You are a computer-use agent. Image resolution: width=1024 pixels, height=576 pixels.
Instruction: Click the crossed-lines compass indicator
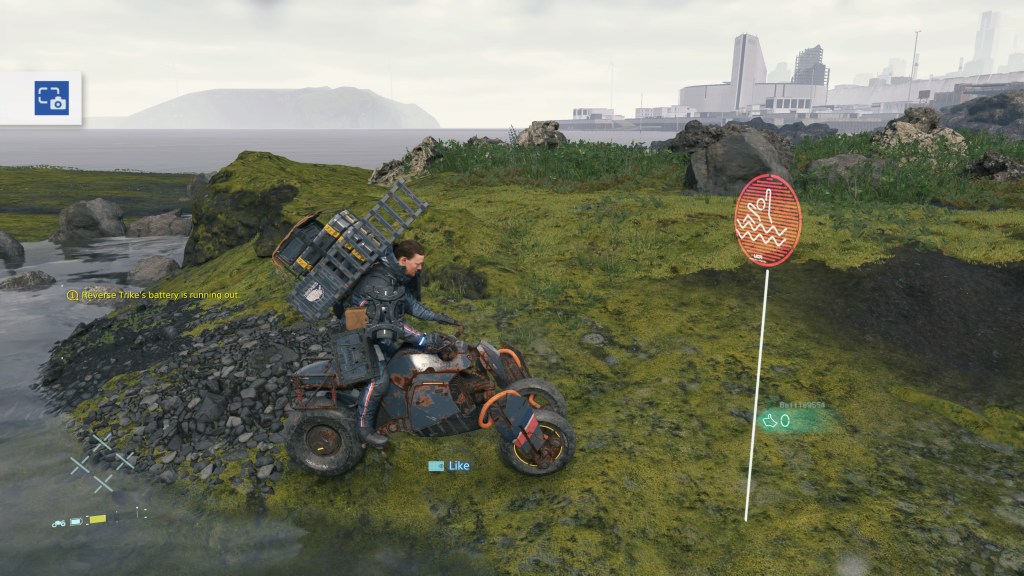click(101, 461)
